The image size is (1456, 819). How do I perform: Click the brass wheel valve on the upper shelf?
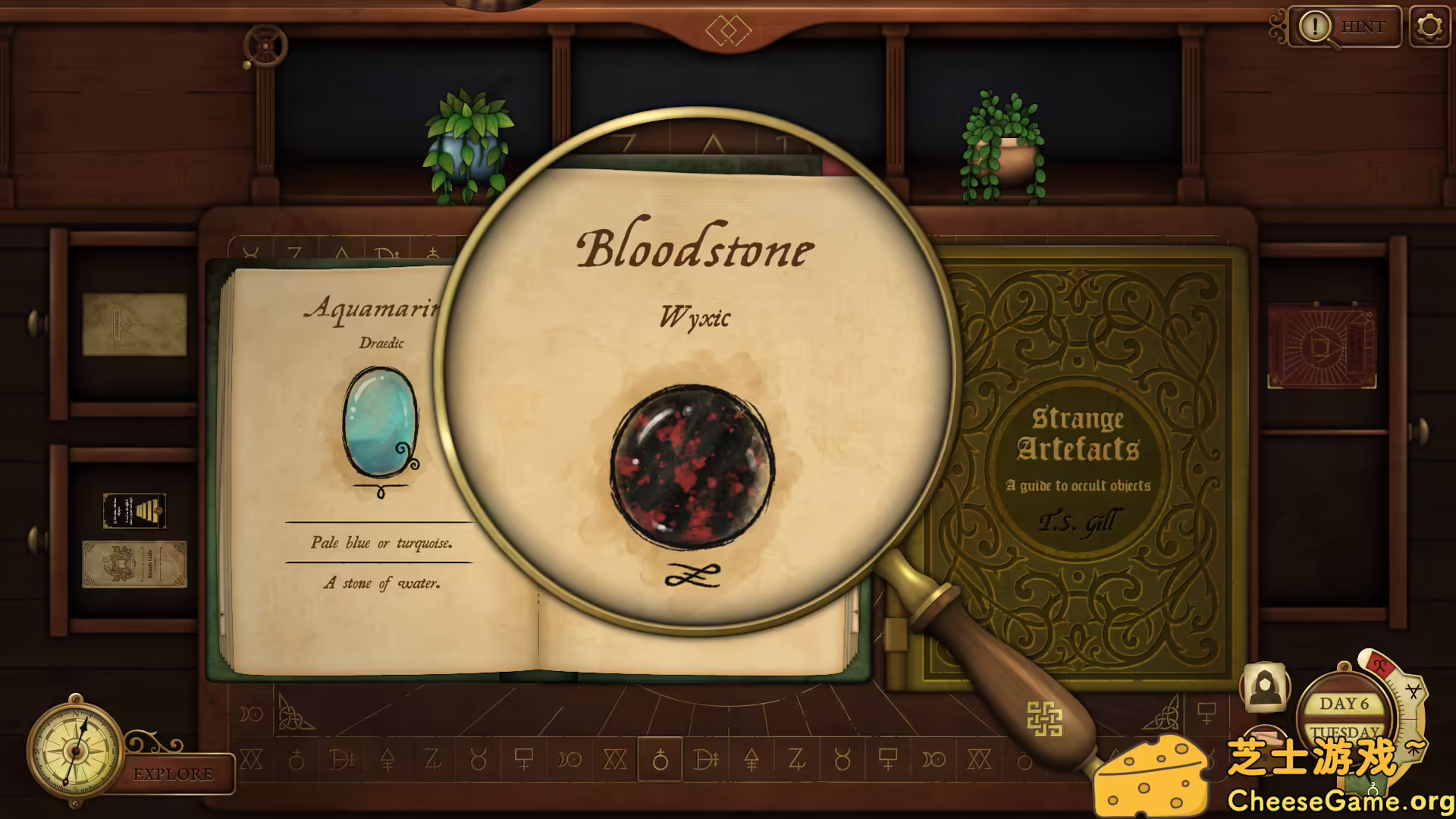(x=265, y=44)
